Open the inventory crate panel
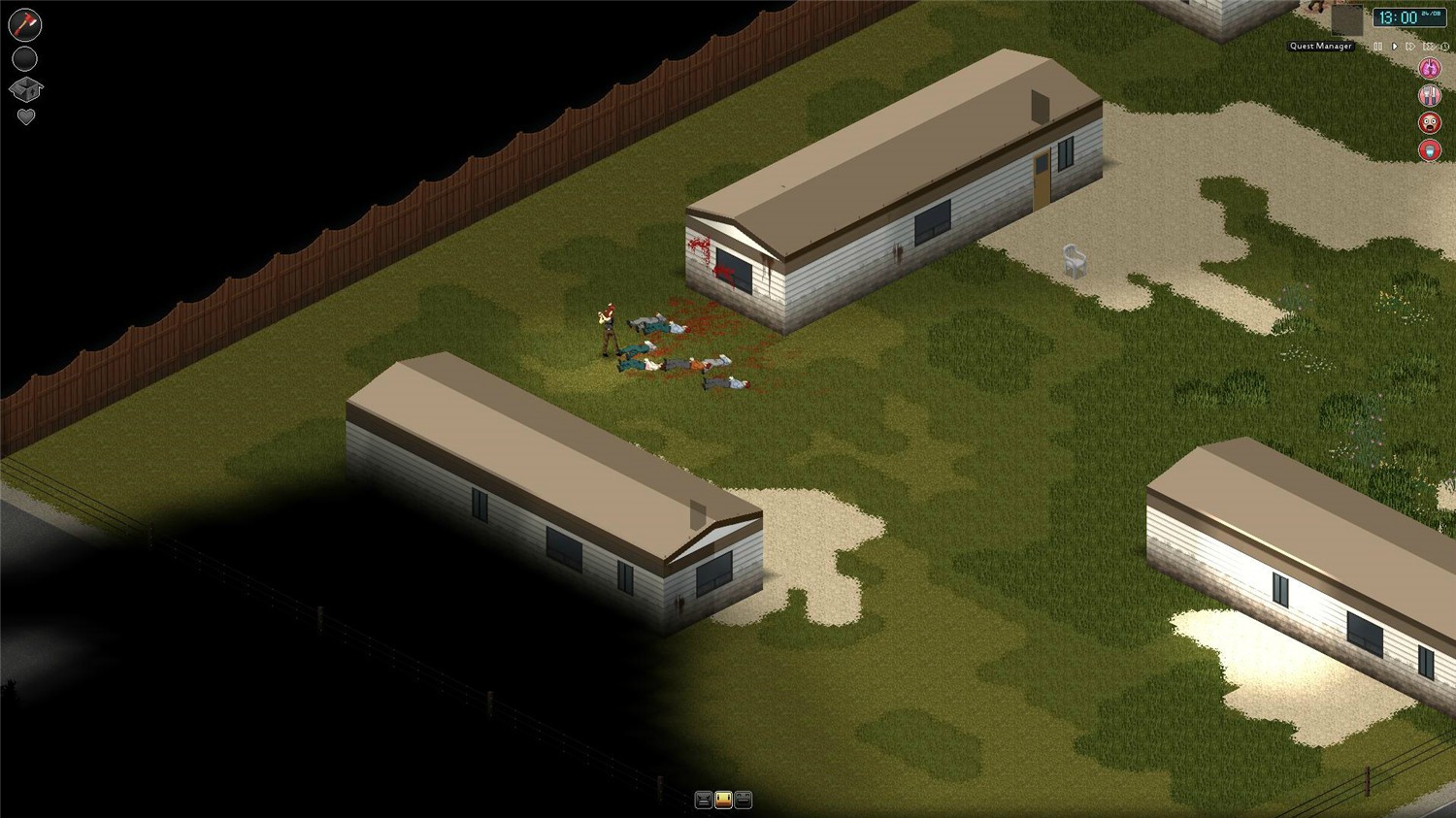1456x818 pixels. tap(24, 88)
